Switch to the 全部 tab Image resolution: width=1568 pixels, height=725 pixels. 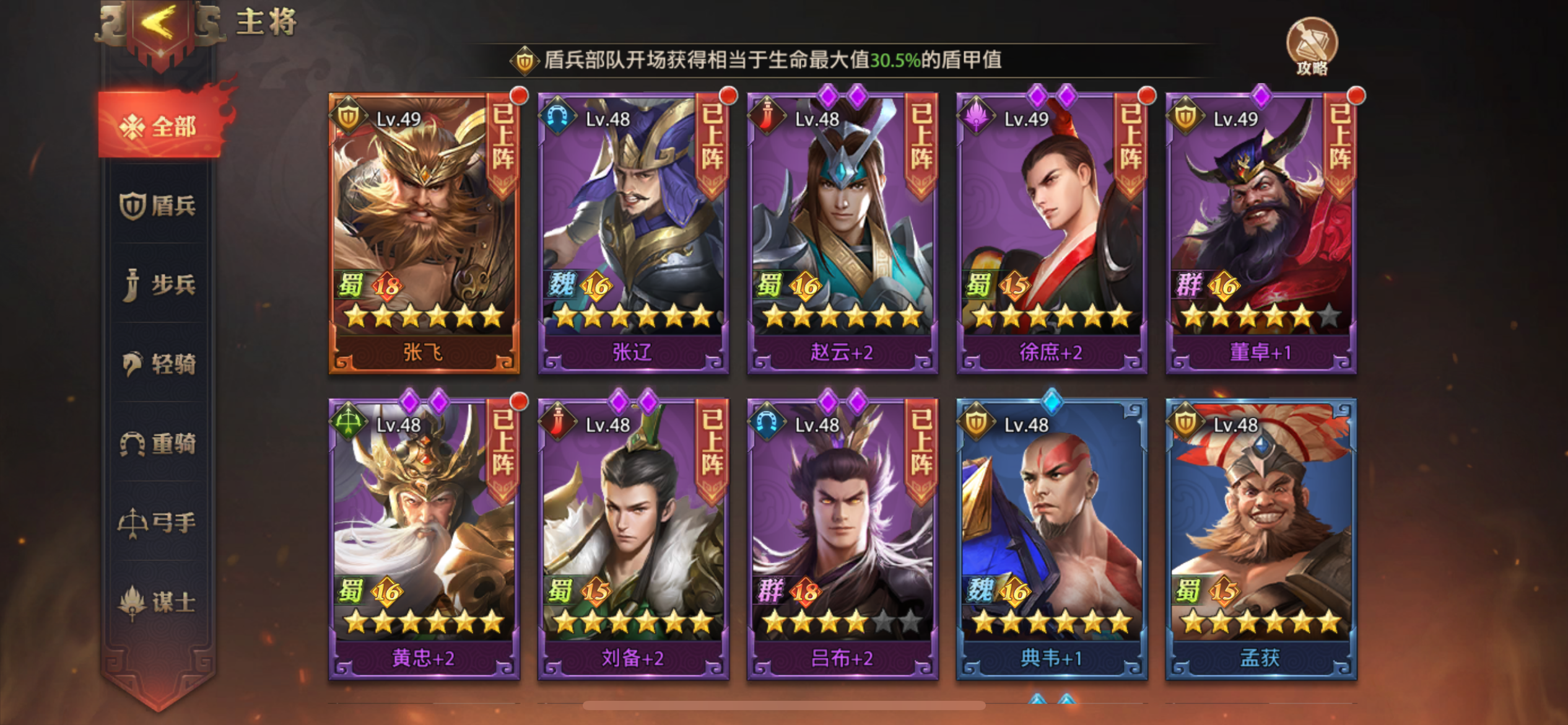[160, 126]
